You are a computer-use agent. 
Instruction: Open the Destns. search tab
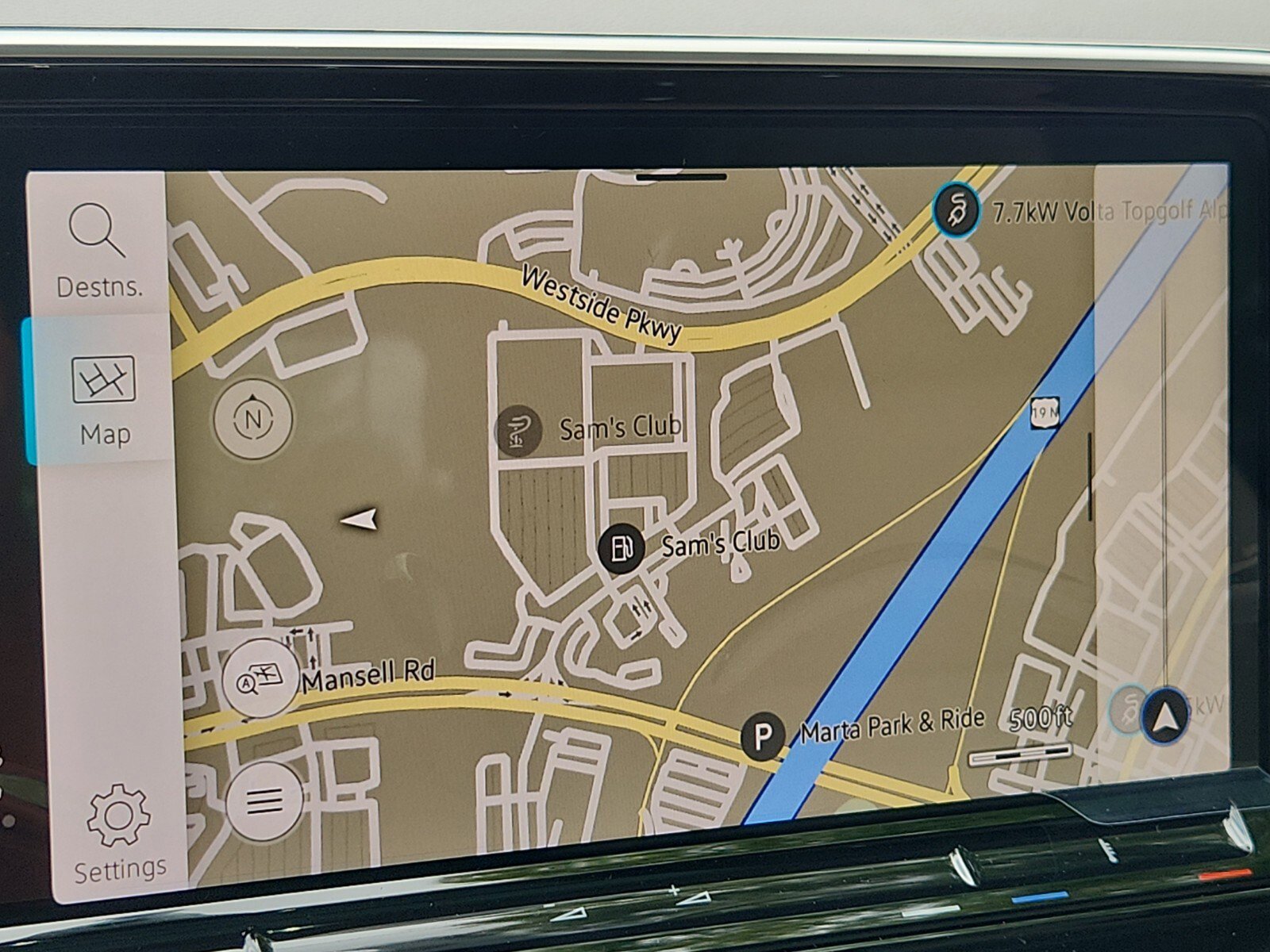point(98,249)
